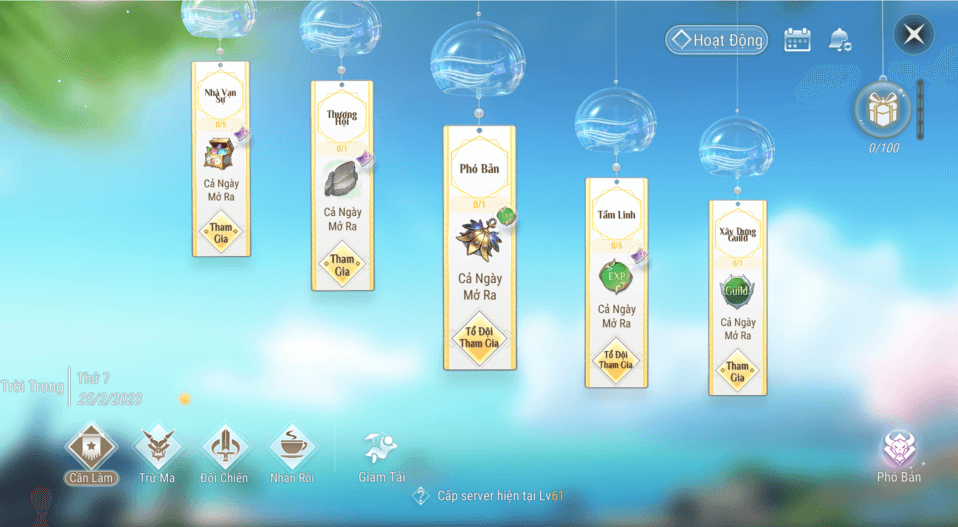Image resolution: width=958 pixels, height=527 pixels.
Task: Join the Thương Hội activity
Action: coord(342,264)
